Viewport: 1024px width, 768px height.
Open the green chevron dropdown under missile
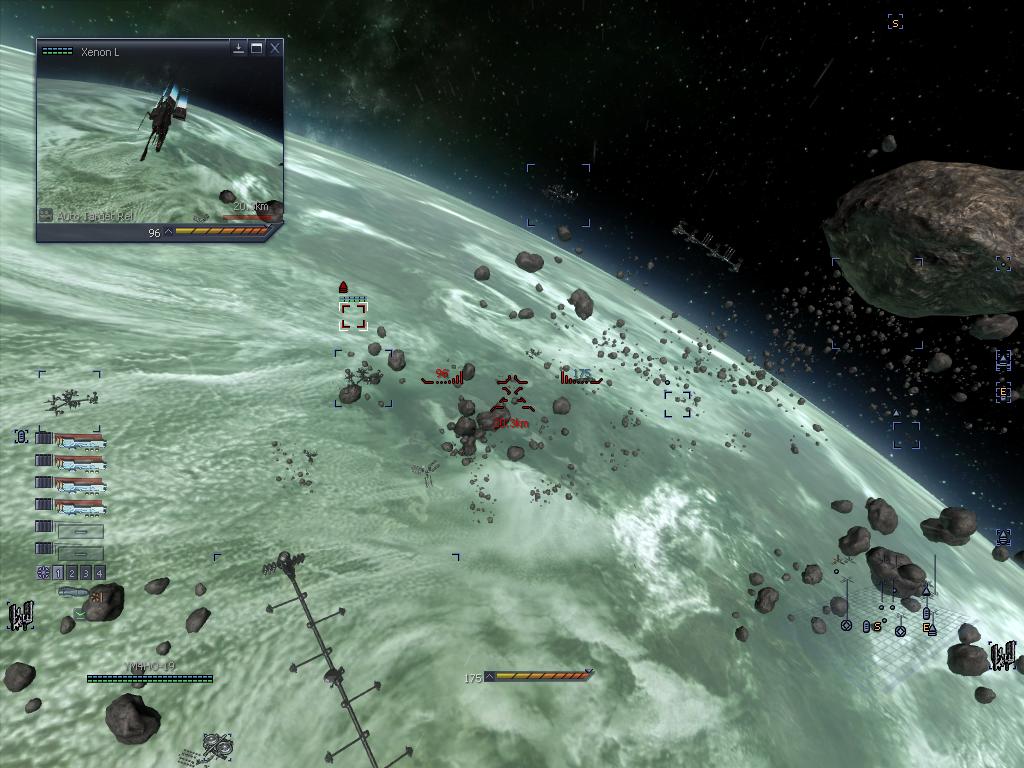79,612
